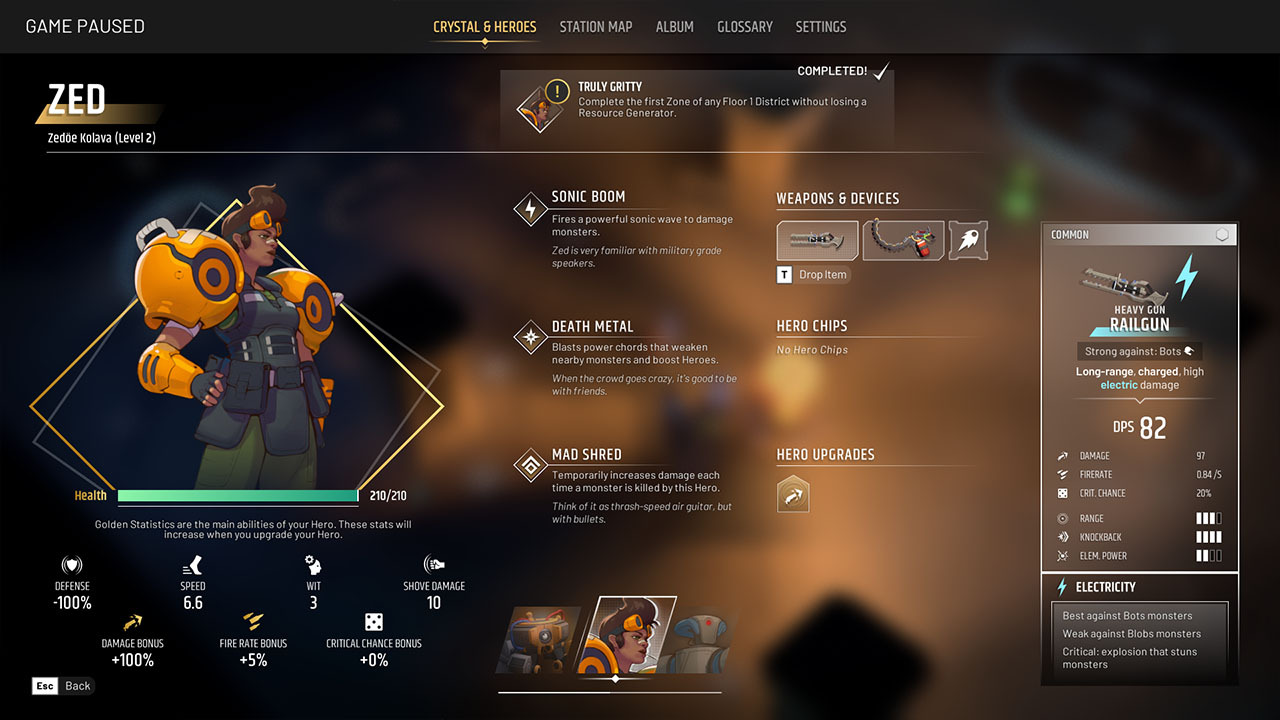Screen dimensions: 1280x720
Task: Select the Sonic Boom ability icon
Action: coord(530,209)
